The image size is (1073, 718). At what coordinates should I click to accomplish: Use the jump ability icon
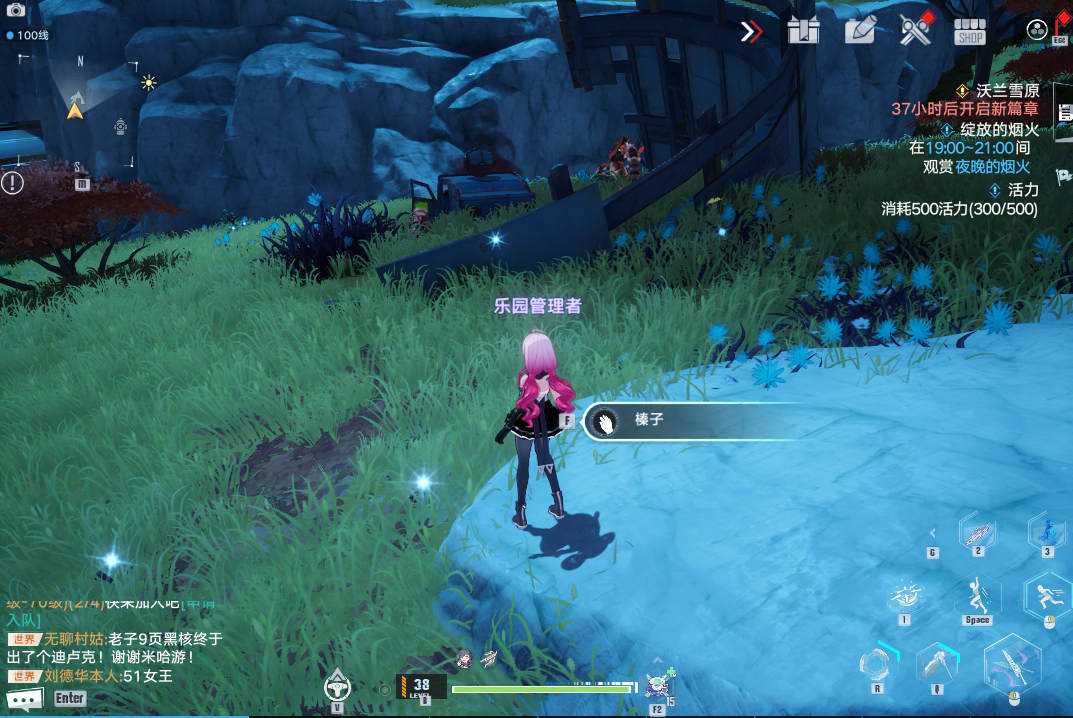point(977,597)
